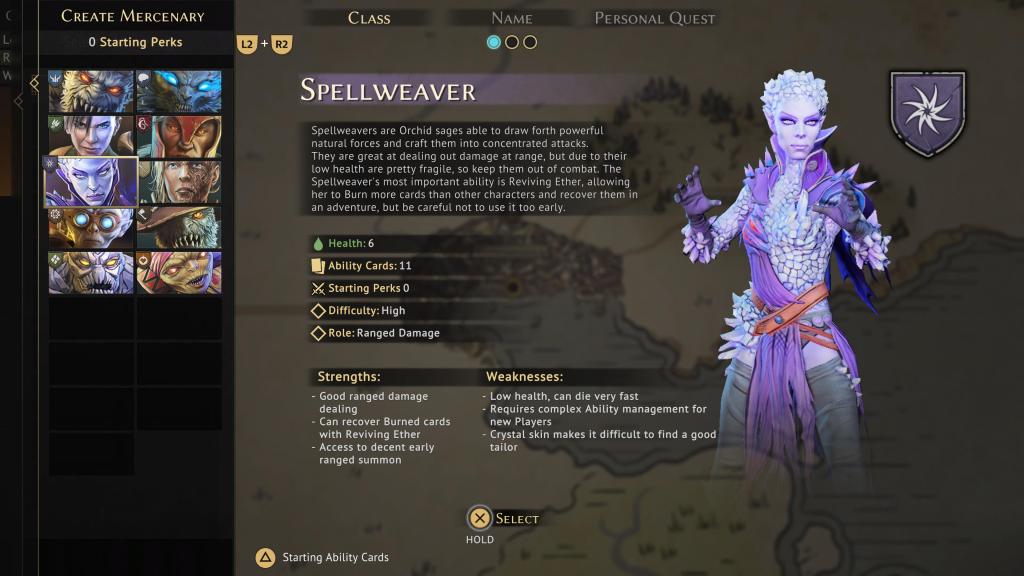Go to the Personal Quest step
The image size is (1024, 576).
point(655,18)
